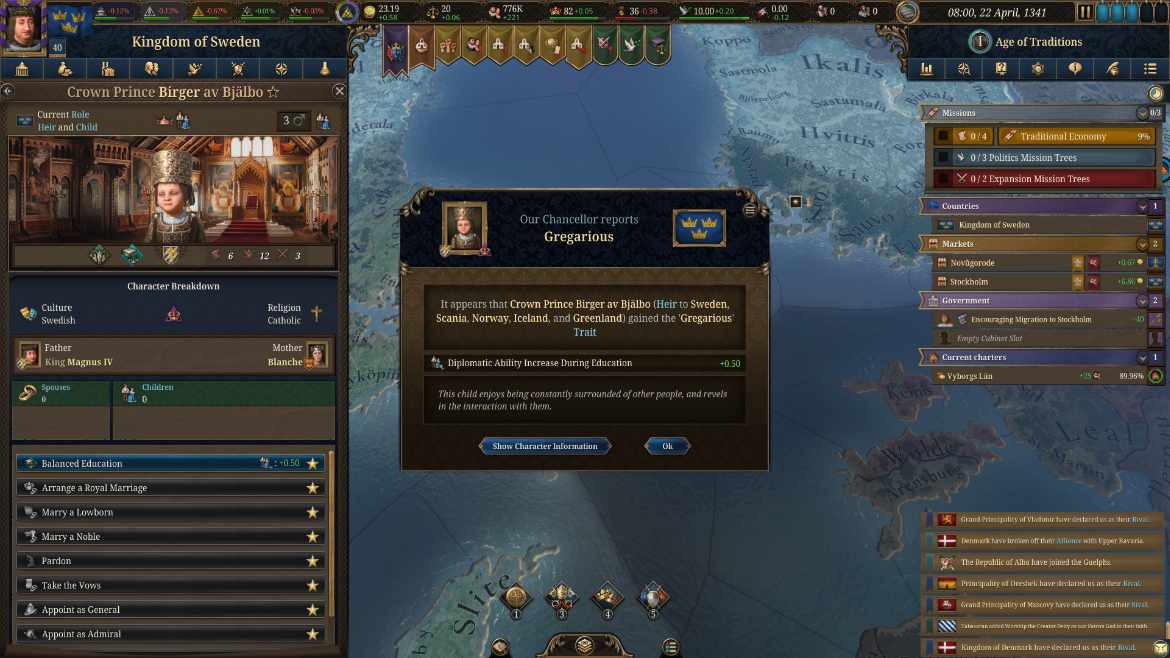Appoint the prince as Admiral

click(x=160, y=634)
